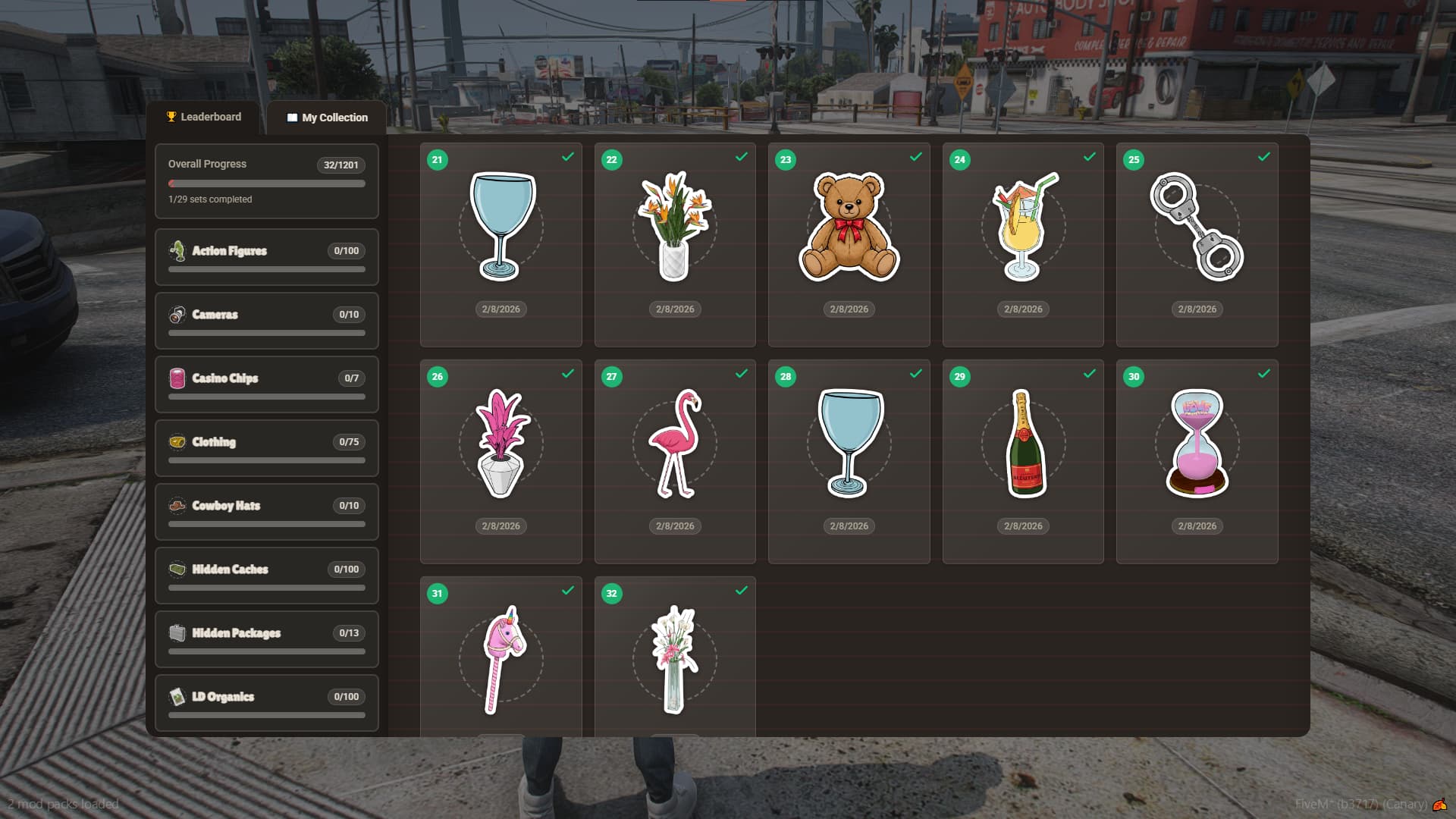
Task: Click the handcuffs collectible card
Action: [x=1197, y=244]
